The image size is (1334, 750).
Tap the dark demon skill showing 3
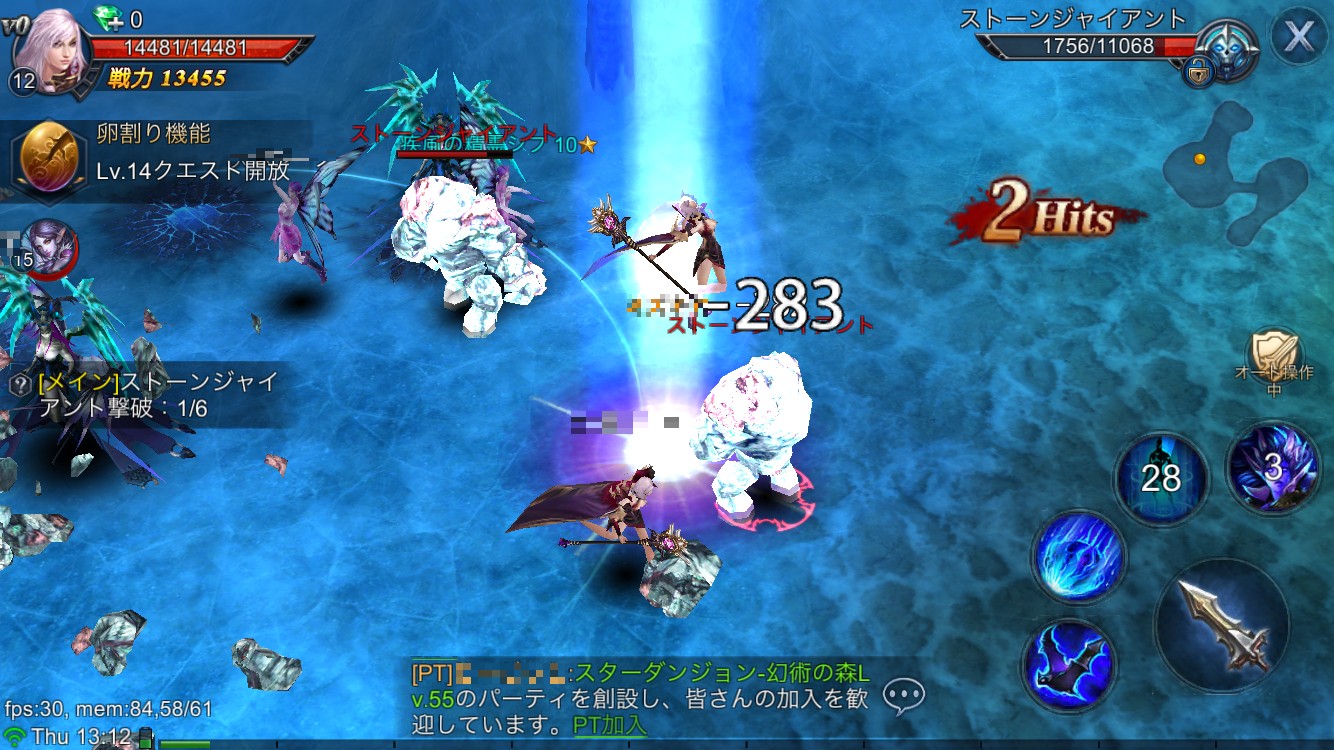pos(1272,468)
